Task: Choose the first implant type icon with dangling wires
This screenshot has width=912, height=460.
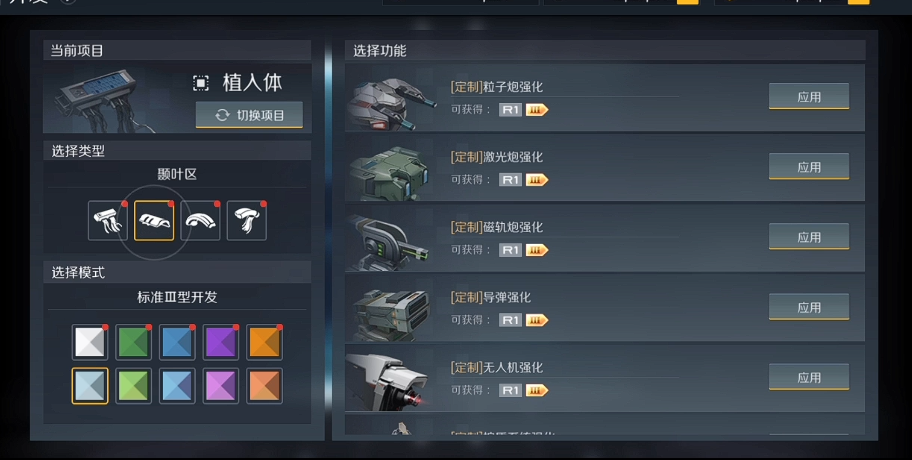Action: click(108, 221)
